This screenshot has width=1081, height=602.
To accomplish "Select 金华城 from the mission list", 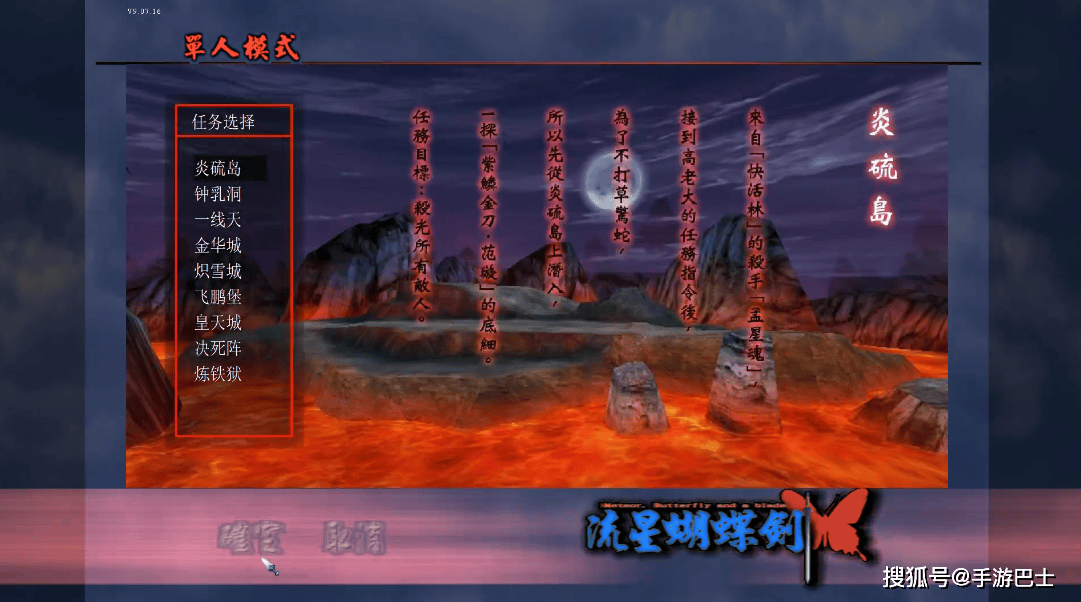I will (218, 245).
